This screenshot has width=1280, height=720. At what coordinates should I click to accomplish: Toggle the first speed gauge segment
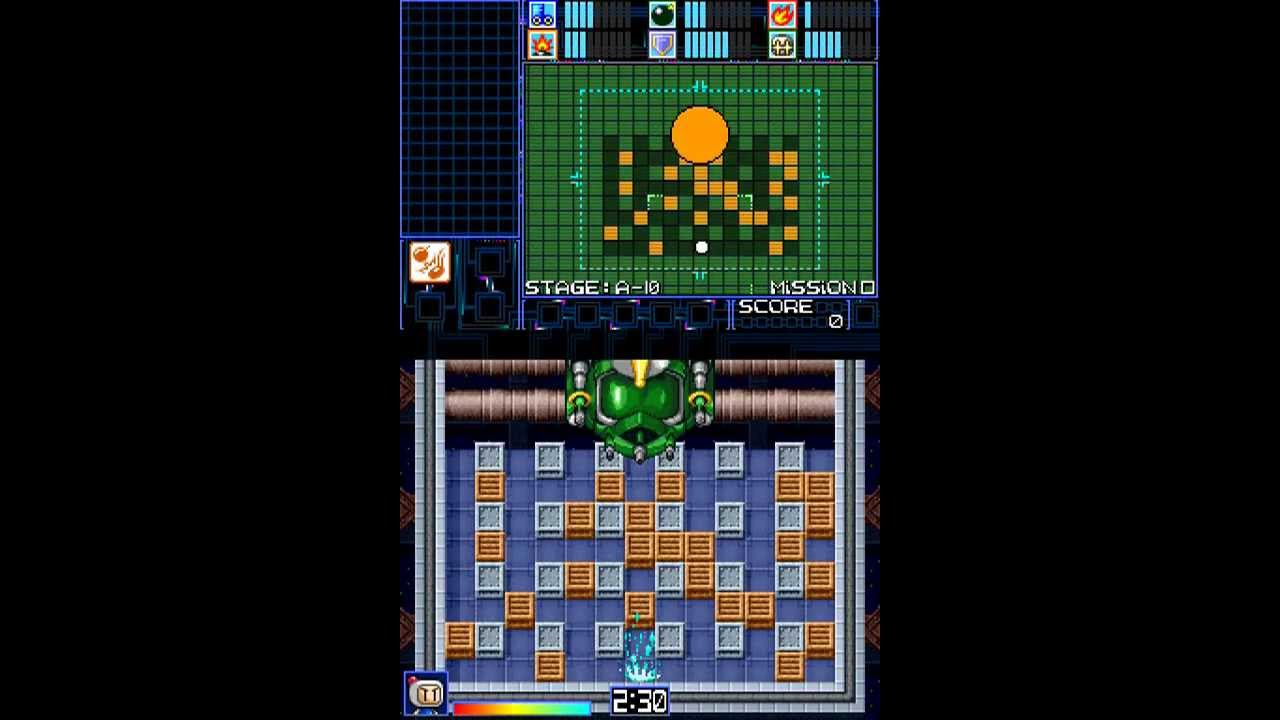(567, 14)
